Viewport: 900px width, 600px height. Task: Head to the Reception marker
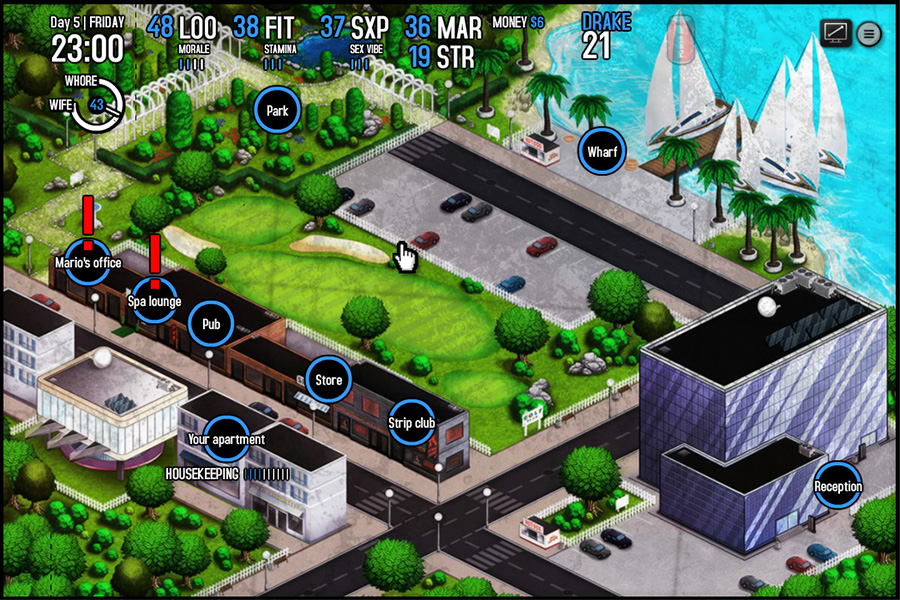click(x=837, y=486)
